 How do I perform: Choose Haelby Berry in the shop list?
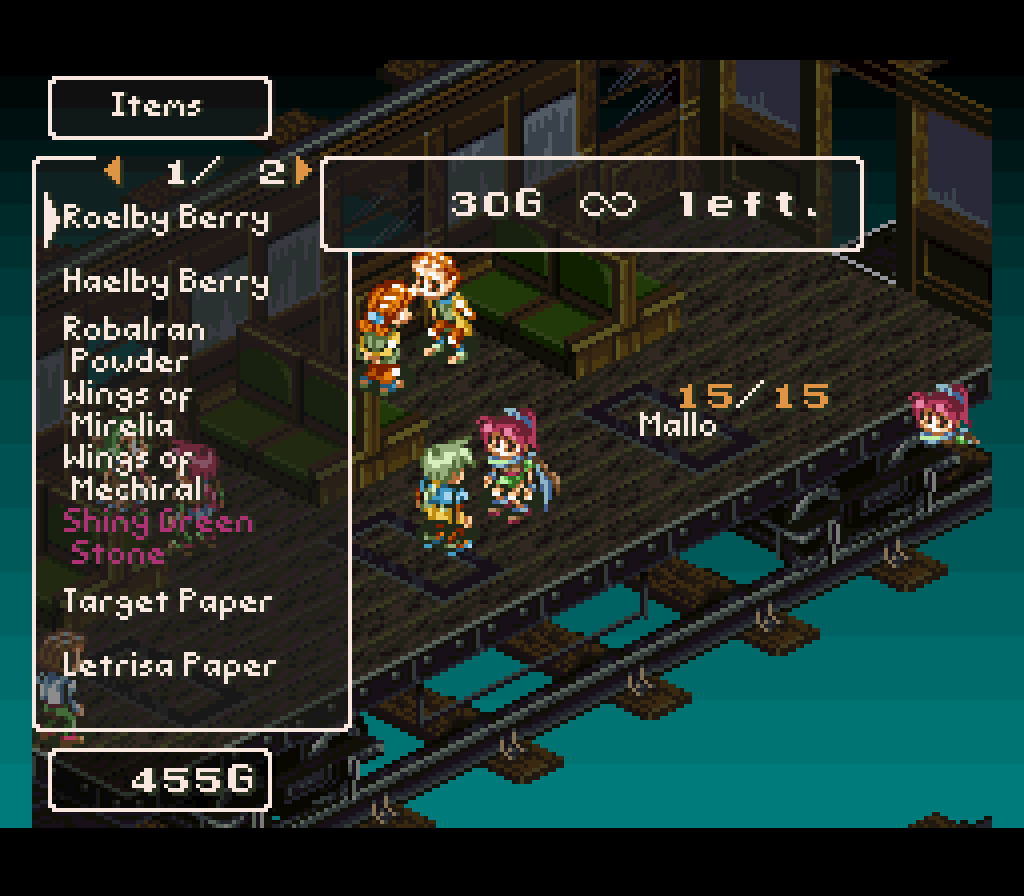[166, 283]
